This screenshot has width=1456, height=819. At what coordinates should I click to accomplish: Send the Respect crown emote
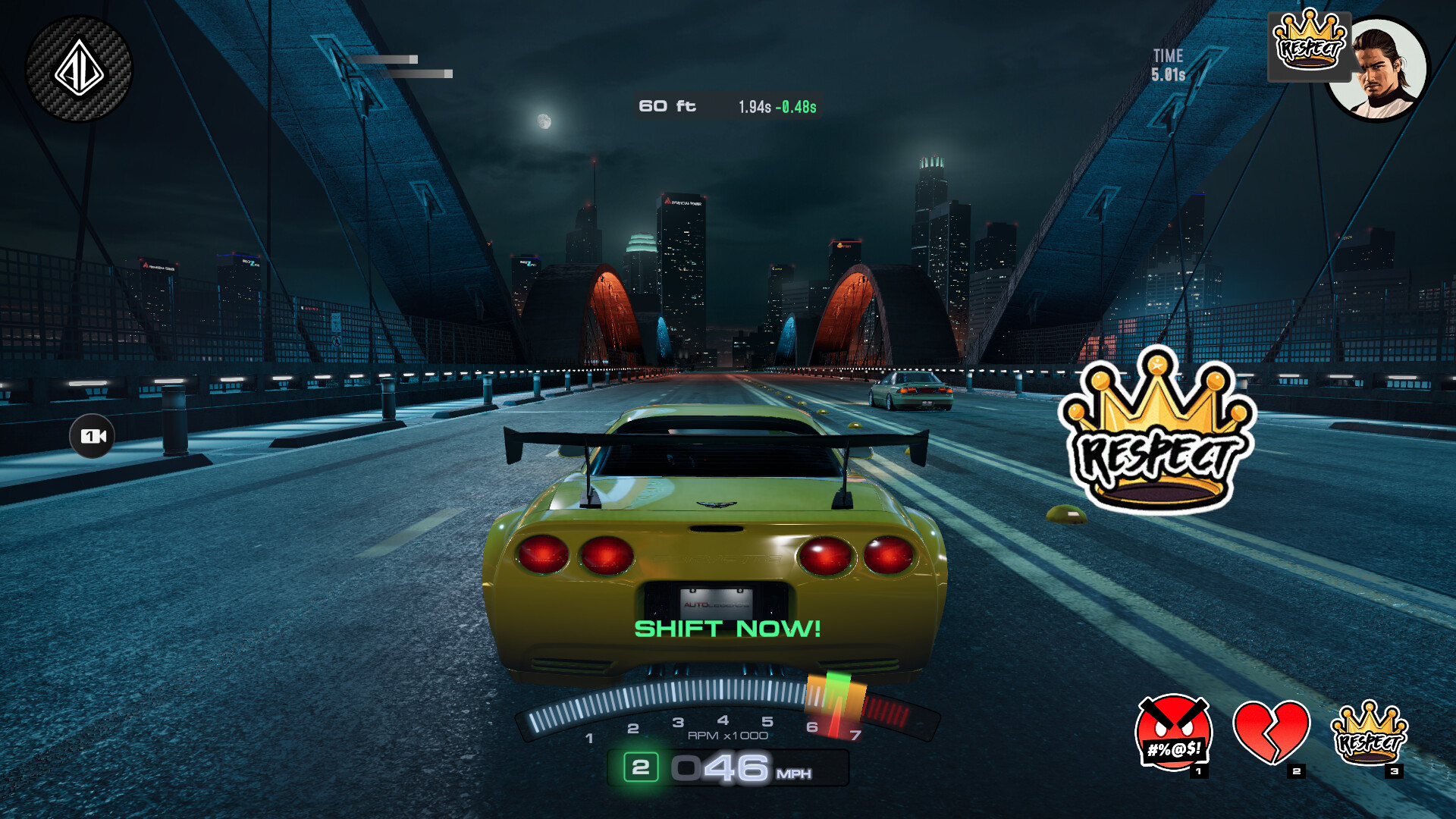[1370, 733]
